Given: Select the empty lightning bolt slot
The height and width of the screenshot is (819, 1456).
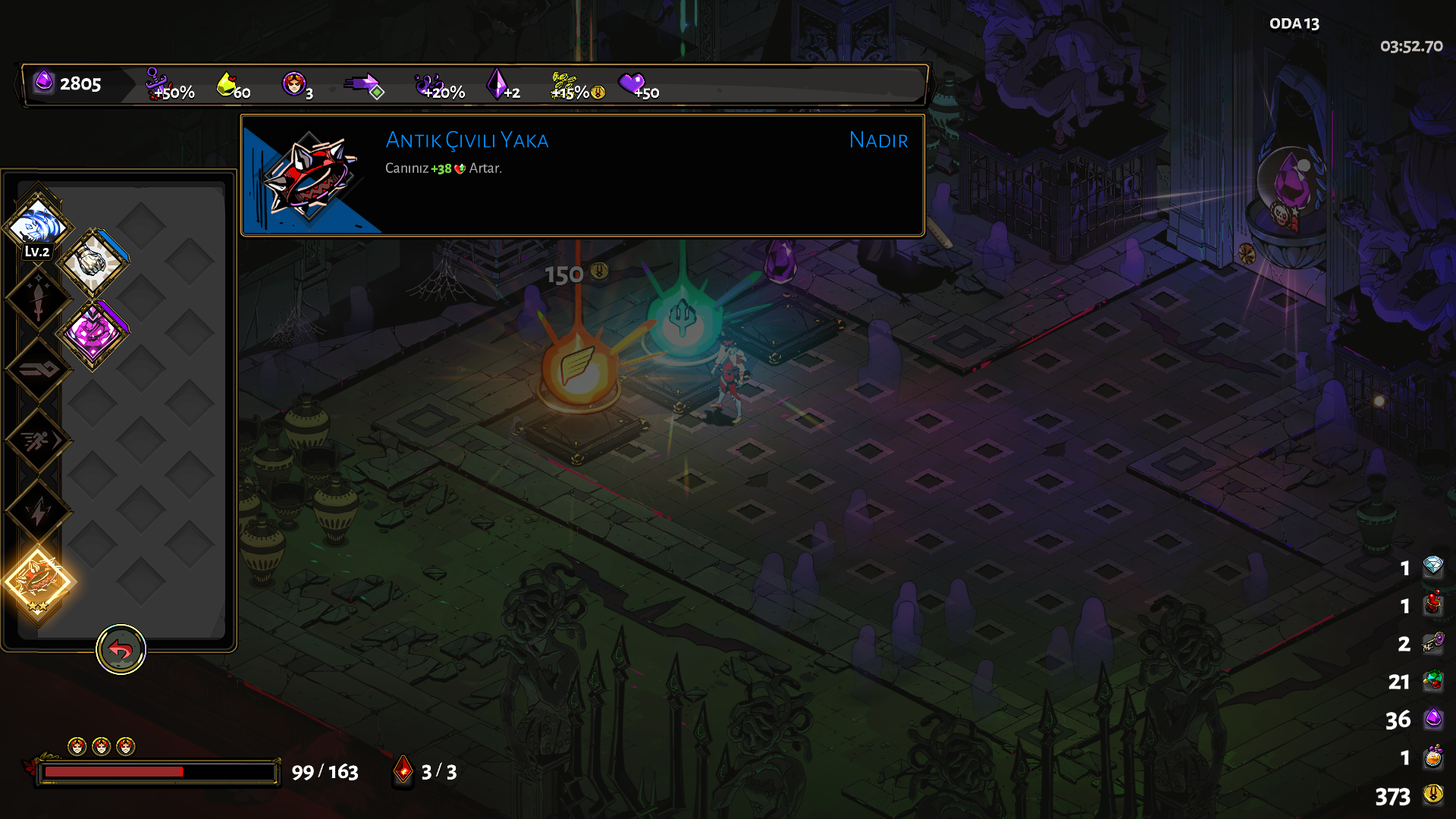Looking at the screenshot, I should (38, 511).
